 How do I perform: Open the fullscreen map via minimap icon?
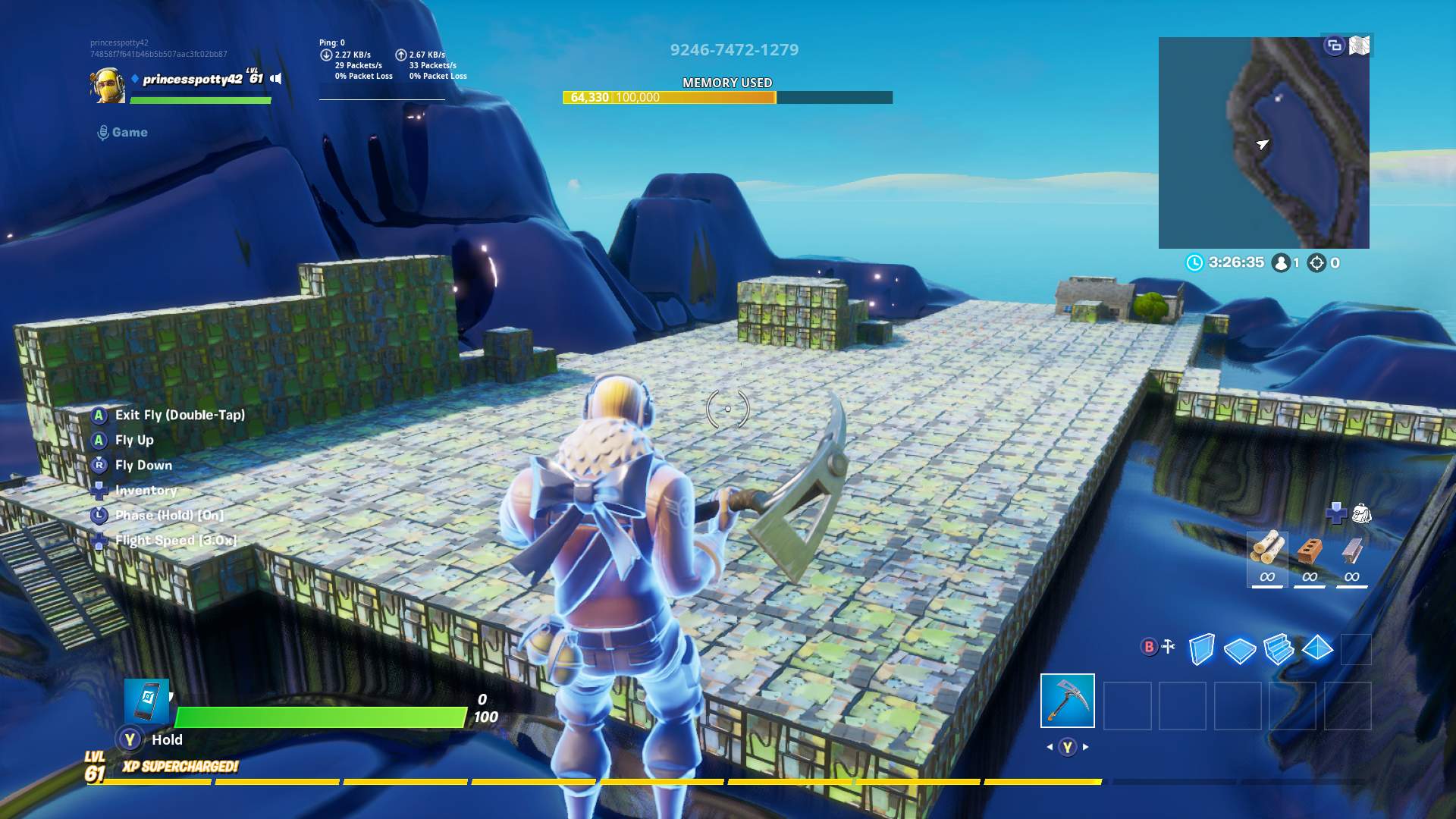[1361, 45]
